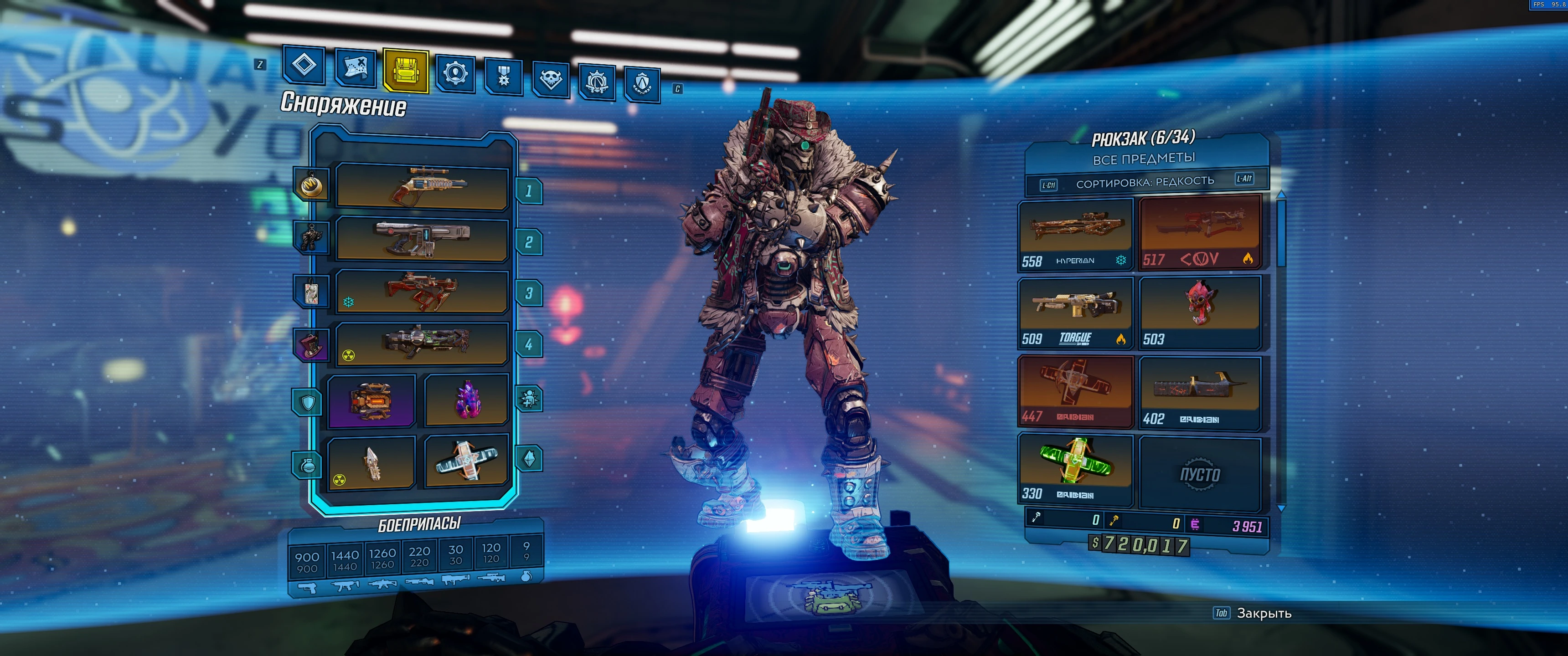
Task: Open the map tab
Action: pyautogui.click(x=356, y=67)
